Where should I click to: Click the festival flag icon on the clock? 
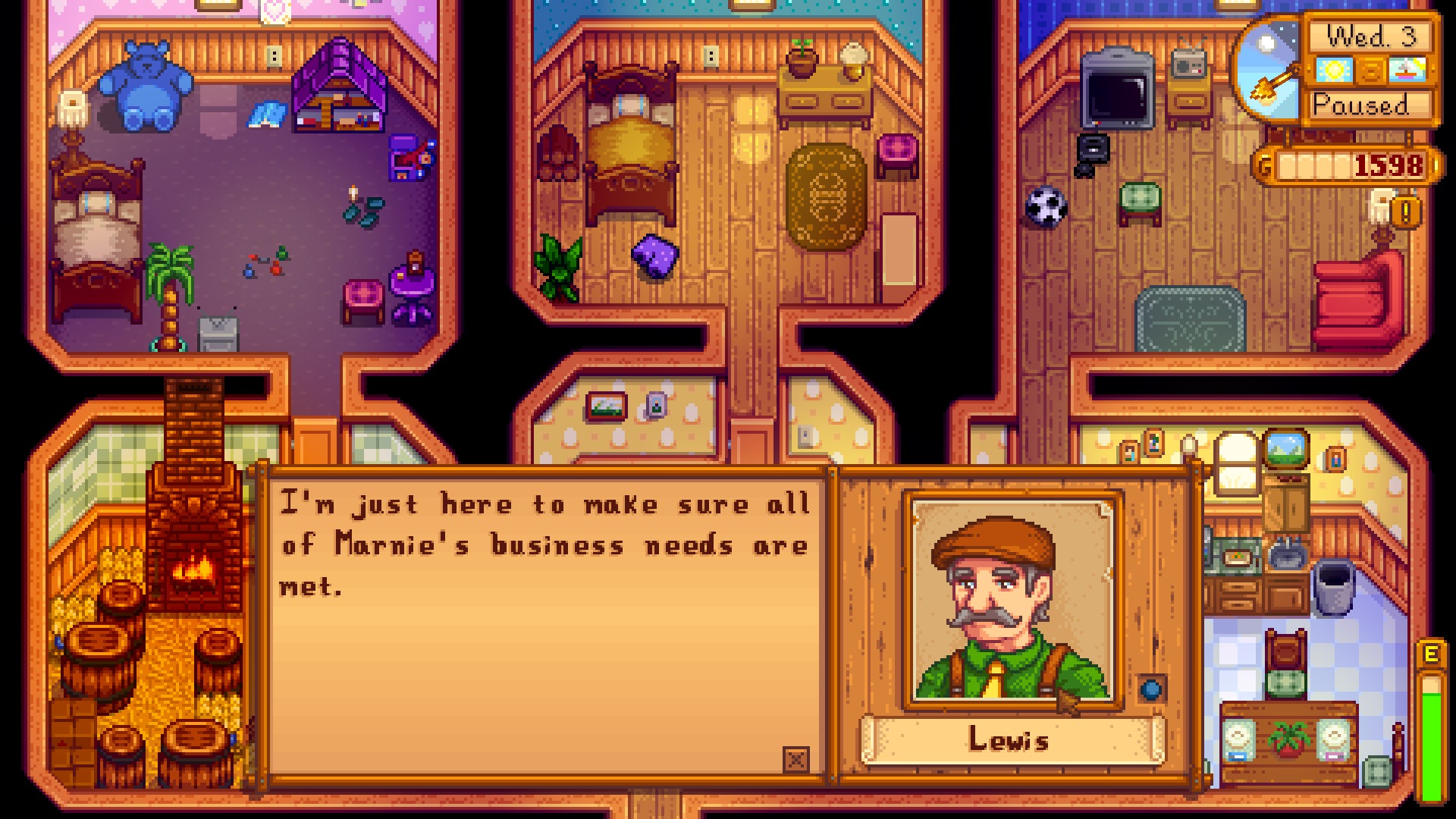pyautogui.click(x=1407, y=71)
